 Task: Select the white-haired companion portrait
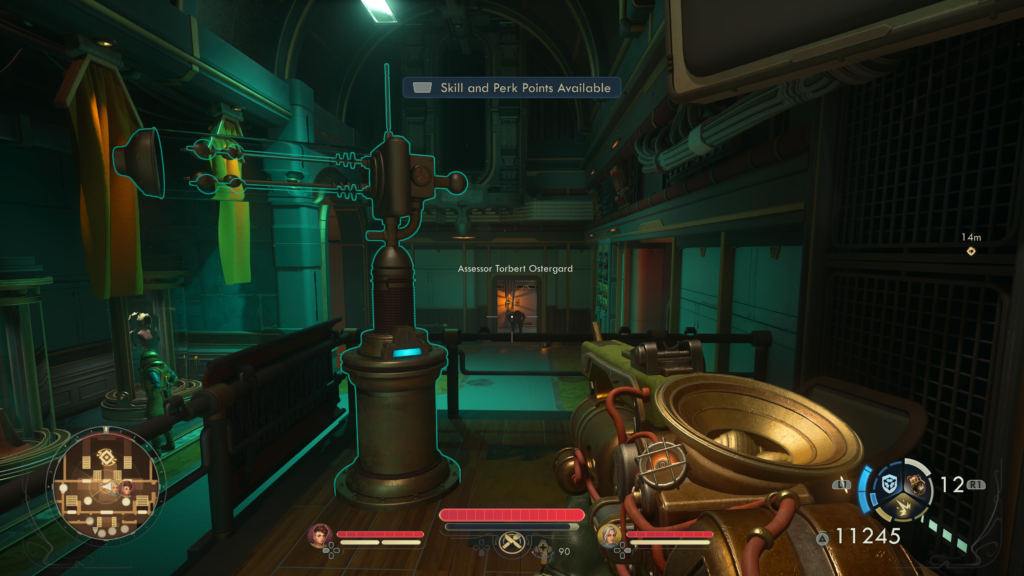tap(608, 535)
